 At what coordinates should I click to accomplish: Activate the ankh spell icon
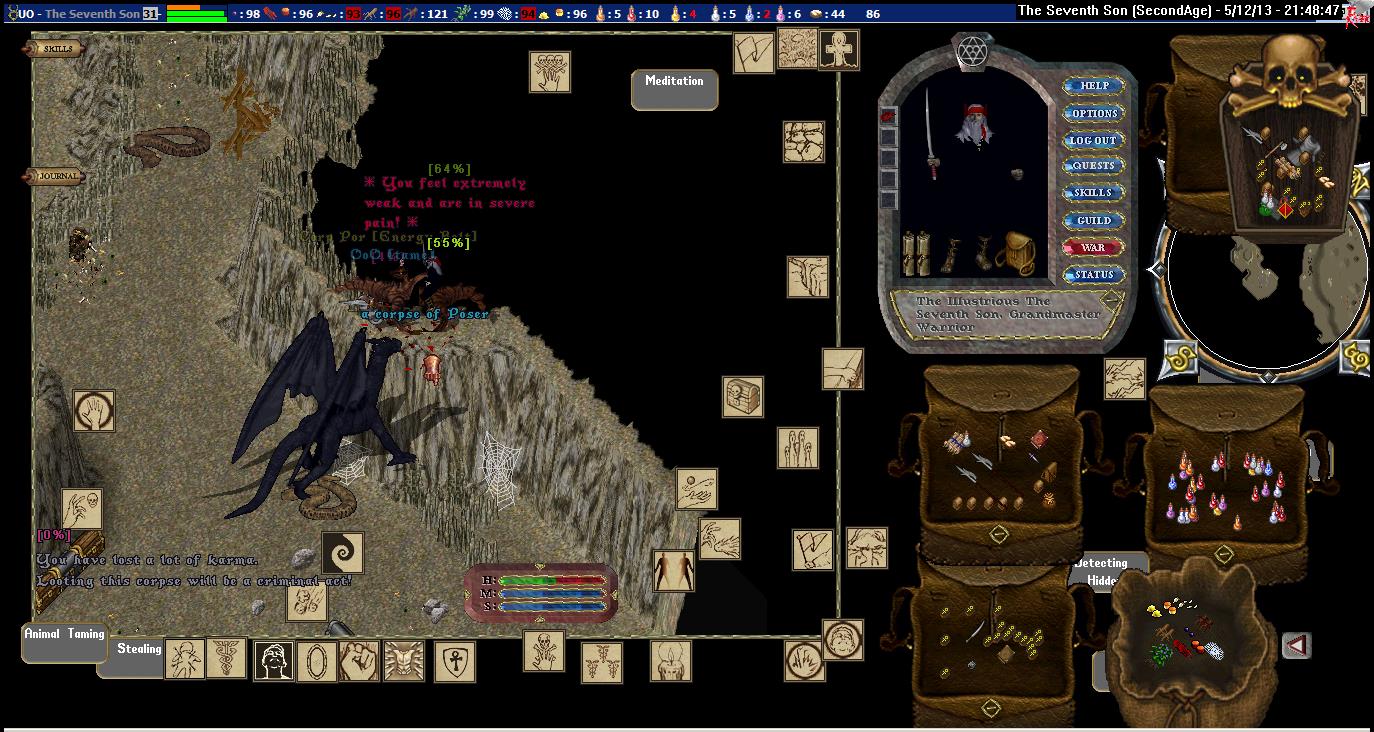click(x=454, y=661)
